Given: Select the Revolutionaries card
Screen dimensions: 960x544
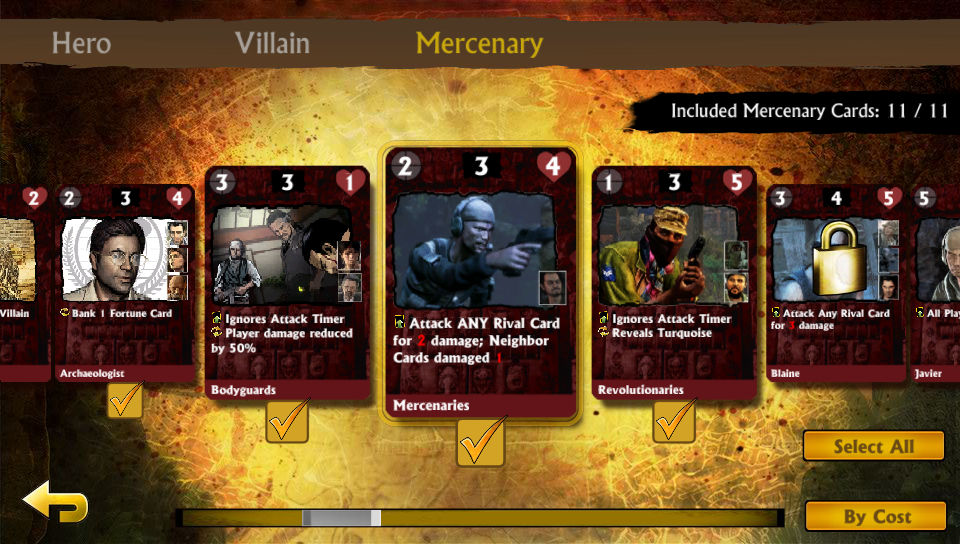Looking at the screenshot, I should point(674,282).
